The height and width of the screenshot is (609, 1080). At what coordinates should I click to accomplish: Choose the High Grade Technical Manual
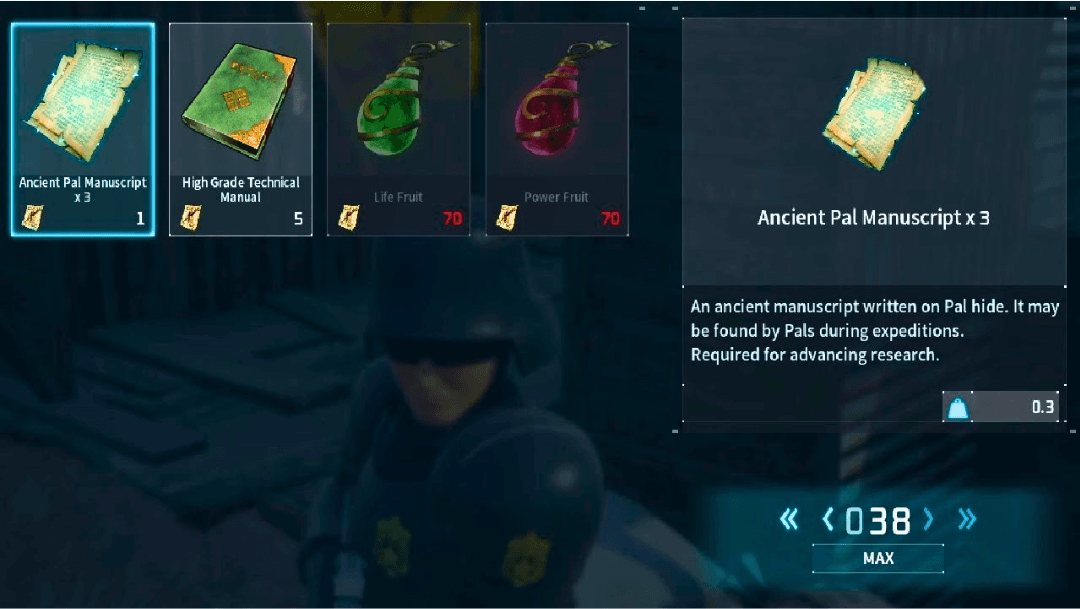241,130
